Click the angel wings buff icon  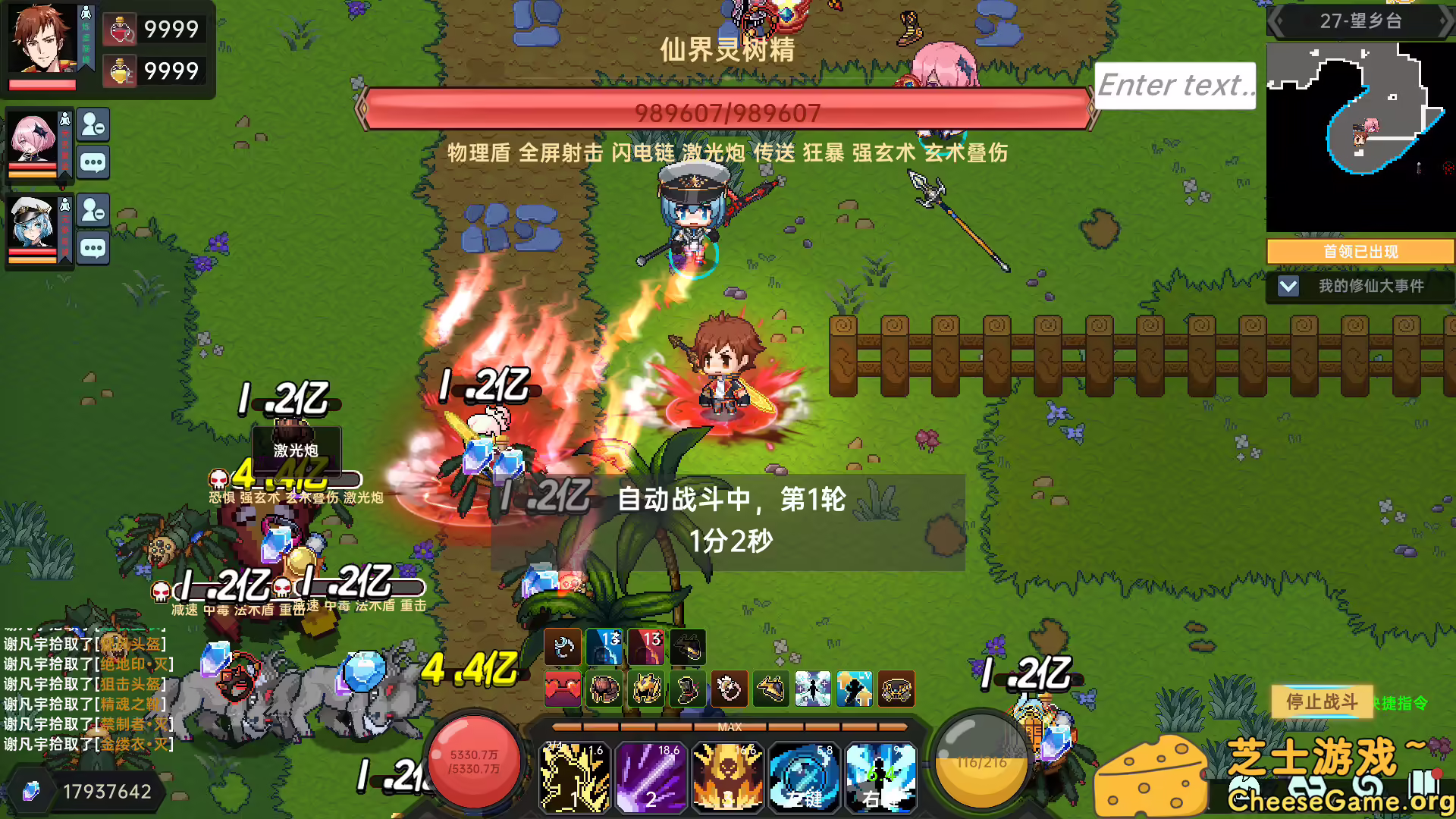pyautogui.click(x=813, y=689)
